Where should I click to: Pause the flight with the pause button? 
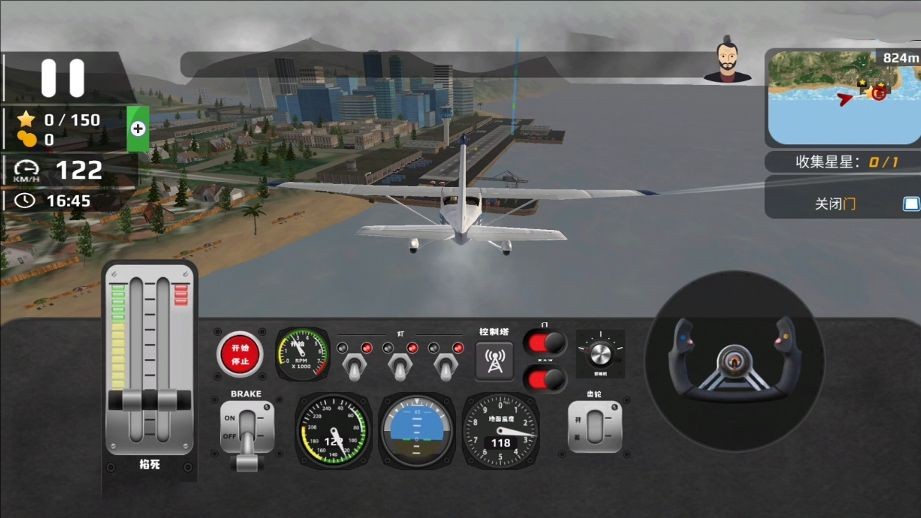(62, 78)
